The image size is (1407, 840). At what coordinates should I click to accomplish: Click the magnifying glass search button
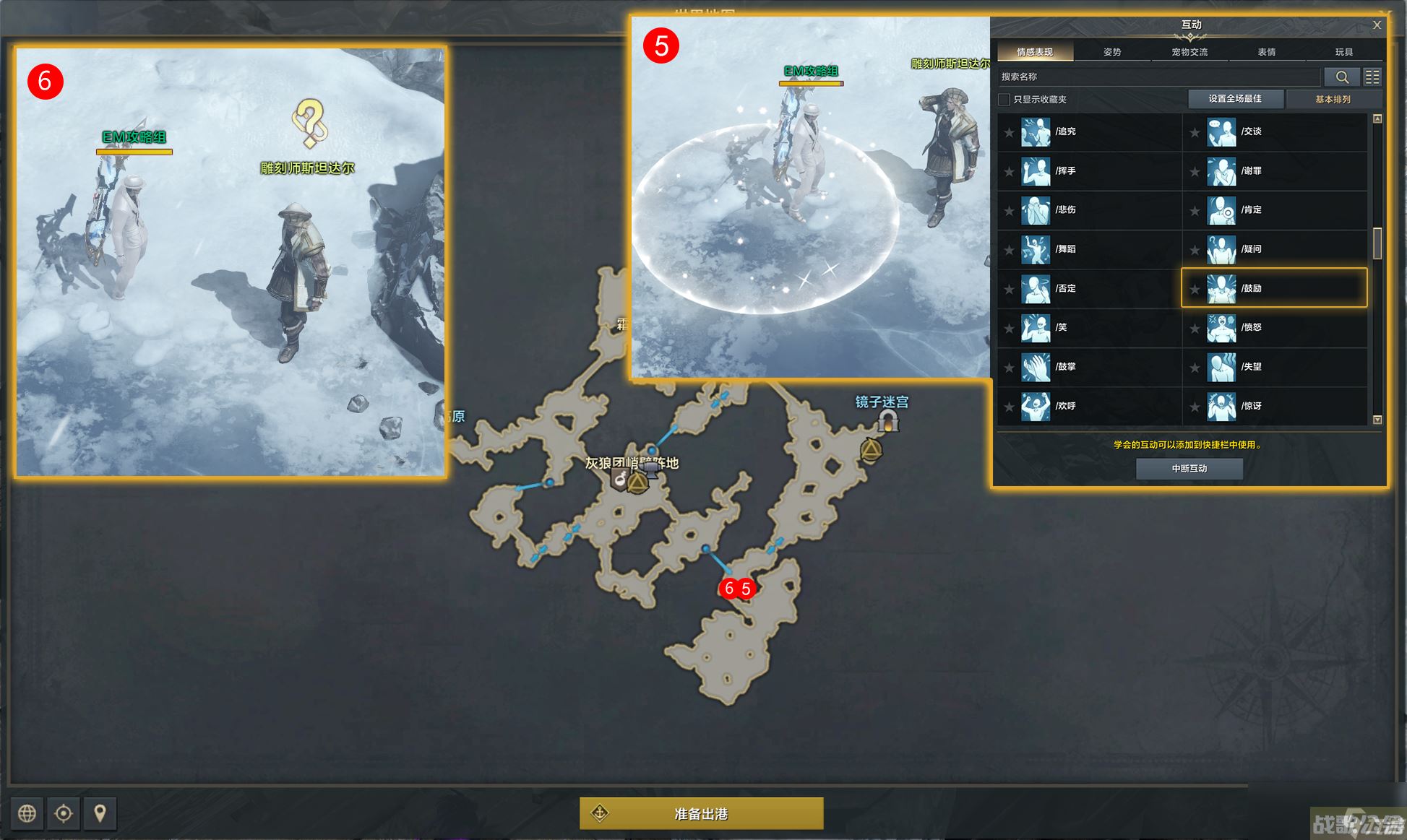(x=1342, y=77)
